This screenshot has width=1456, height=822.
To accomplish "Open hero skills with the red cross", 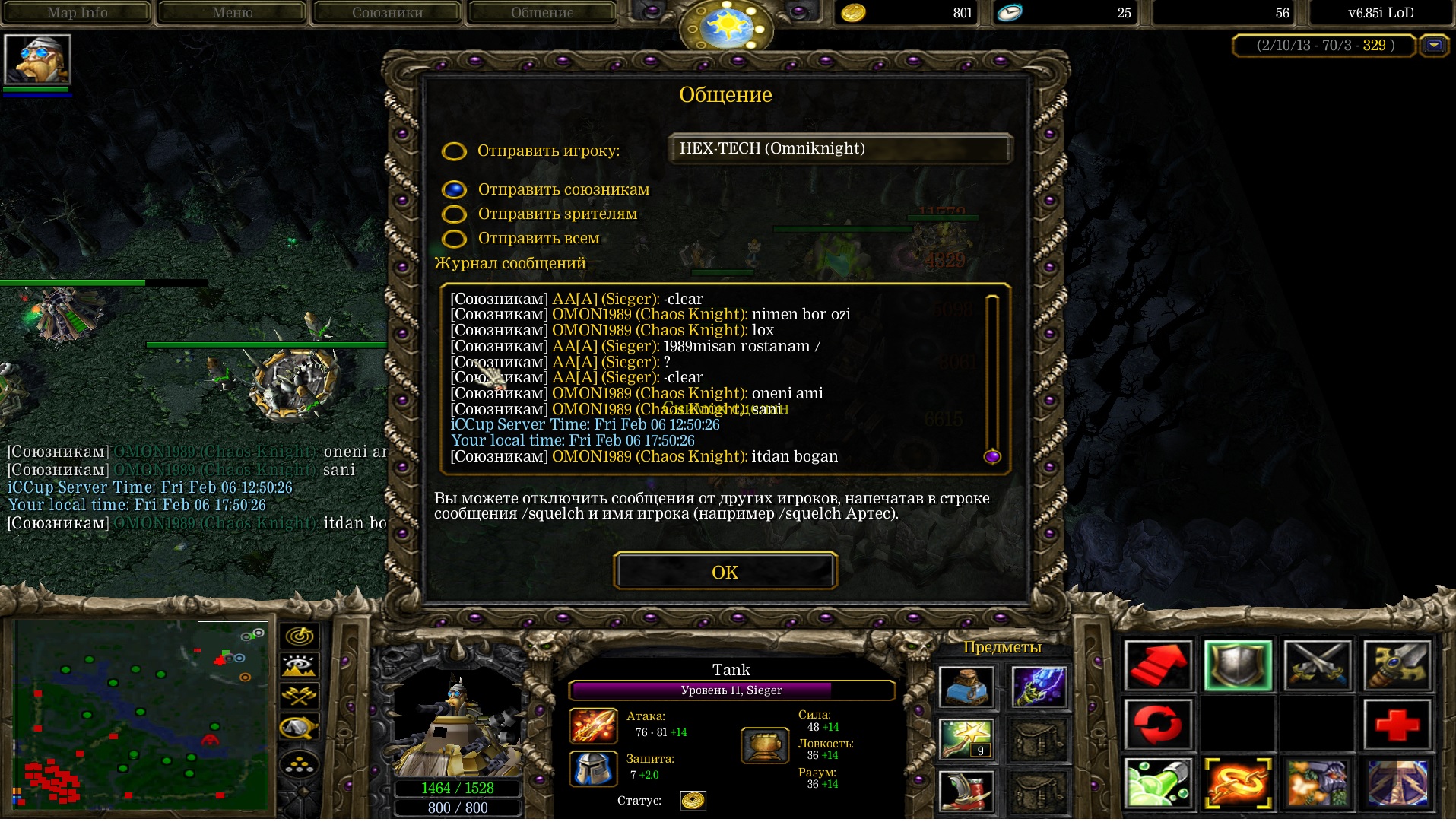I will tap(1396, 725).
